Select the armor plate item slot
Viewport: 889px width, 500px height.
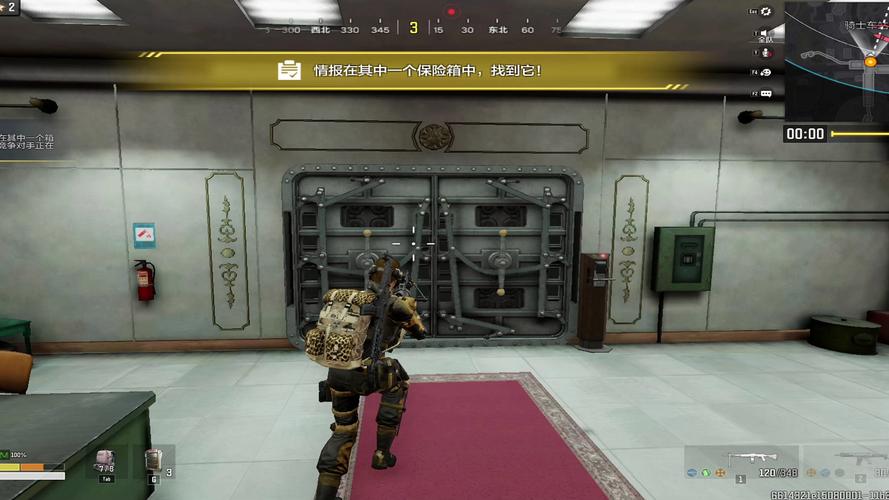tap(154, 460)
